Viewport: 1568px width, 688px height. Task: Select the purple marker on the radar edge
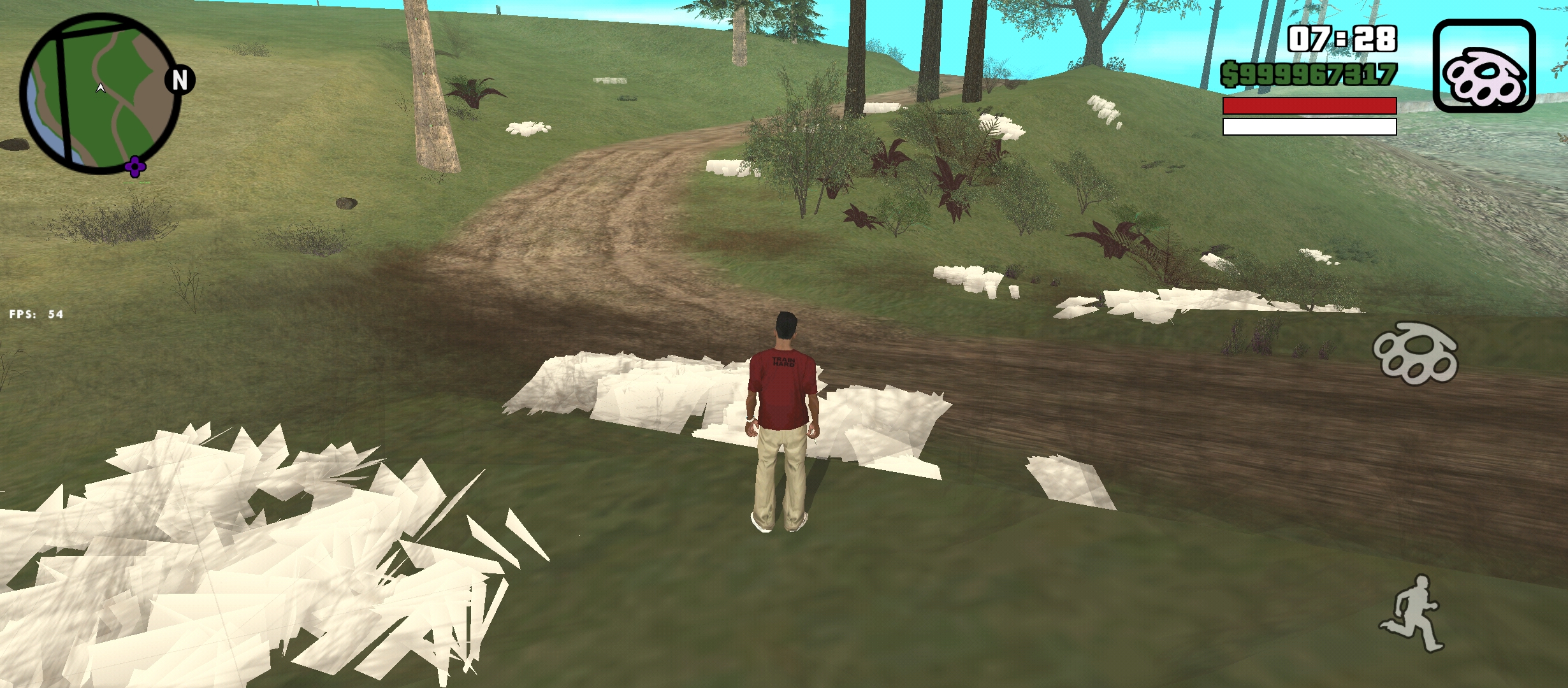135,167
